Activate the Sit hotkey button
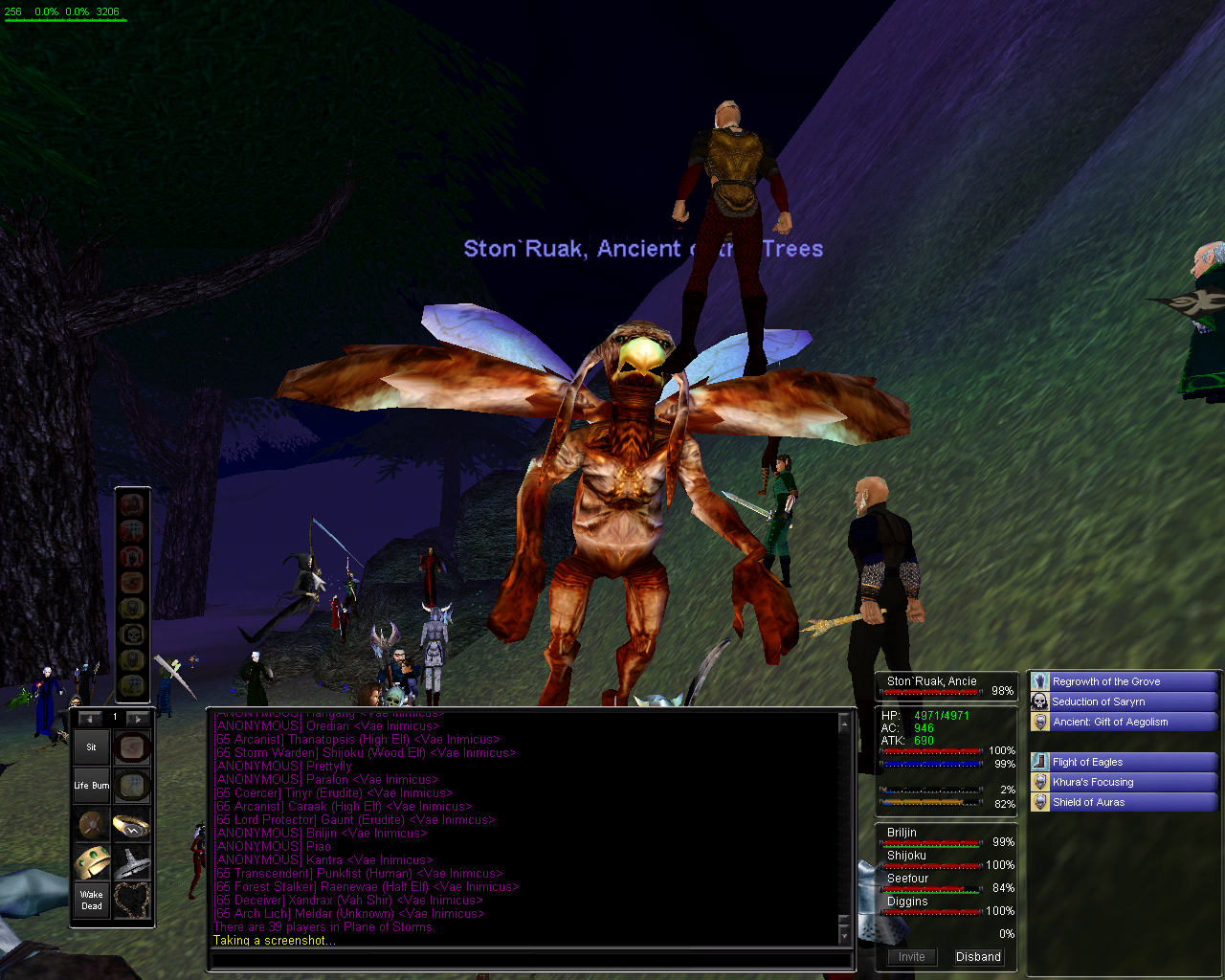Viewport: 1225px width, 980px height. [x=92, y=747]
